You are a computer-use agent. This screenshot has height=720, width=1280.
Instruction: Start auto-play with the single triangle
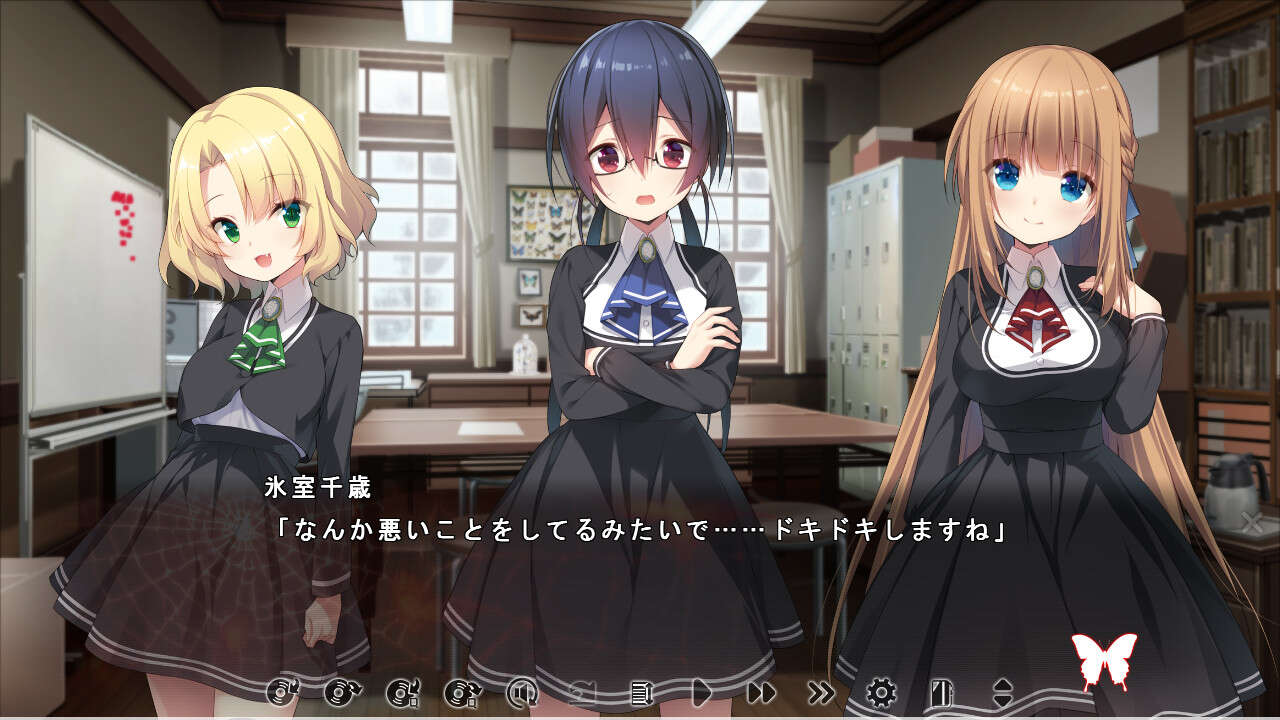click(701, 691)
